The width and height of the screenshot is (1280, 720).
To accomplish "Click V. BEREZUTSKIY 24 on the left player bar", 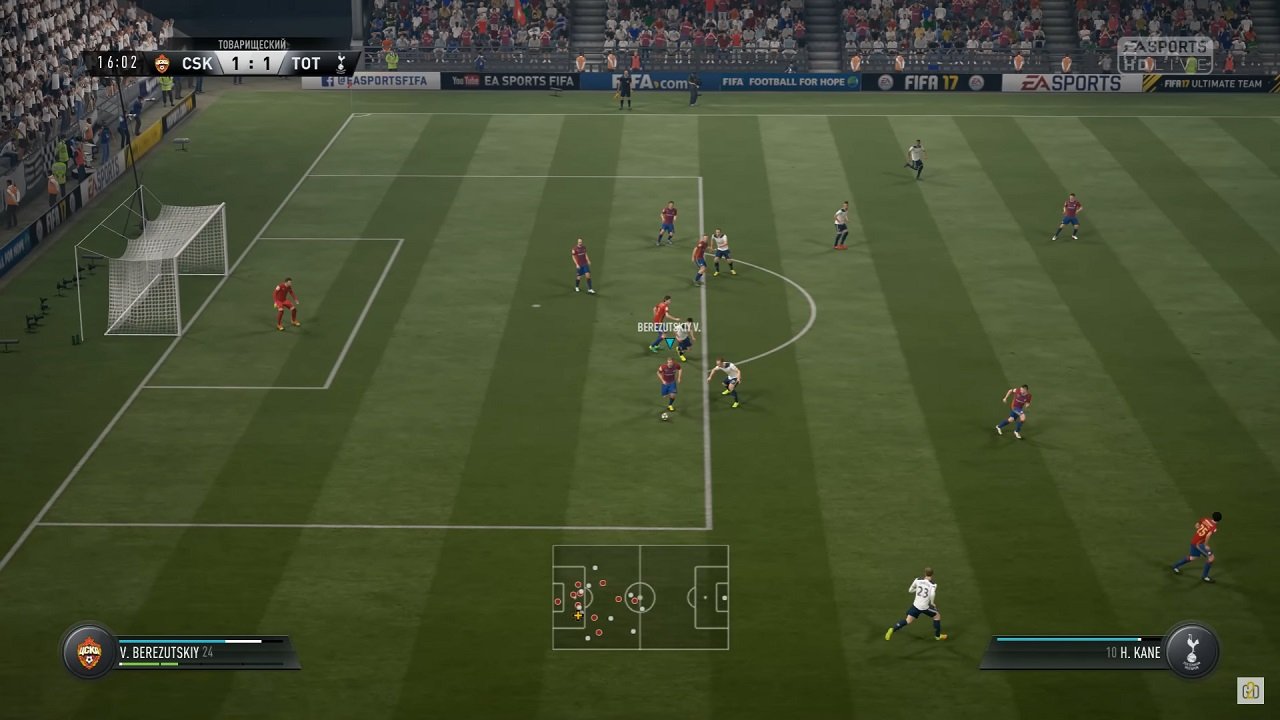I will point(166,653).
